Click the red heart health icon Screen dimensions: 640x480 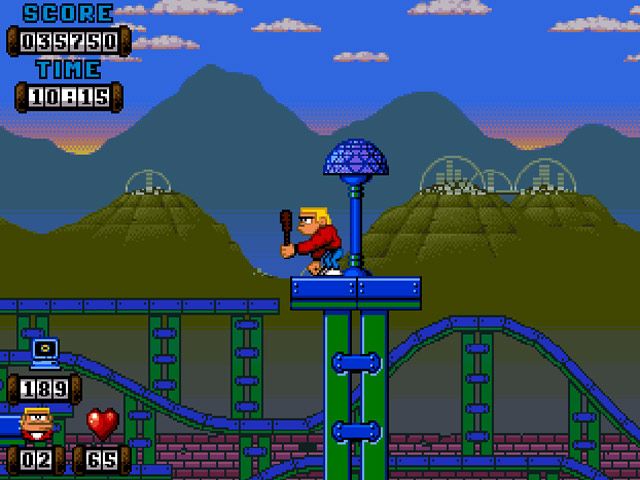click(x=102, y=424)
